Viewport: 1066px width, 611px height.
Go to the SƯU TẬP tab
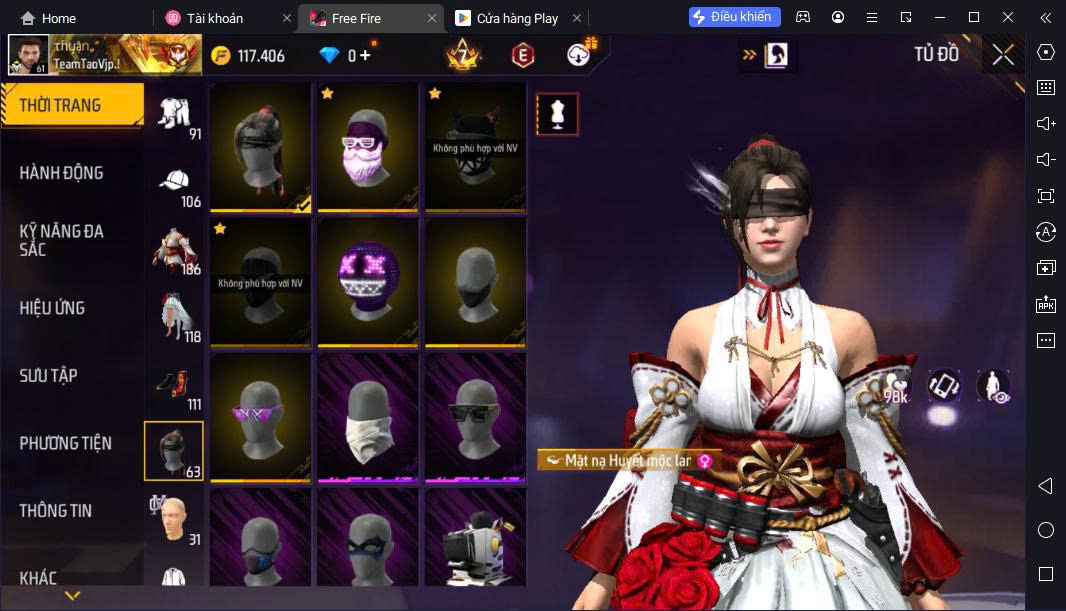click(x=48, y=376)
